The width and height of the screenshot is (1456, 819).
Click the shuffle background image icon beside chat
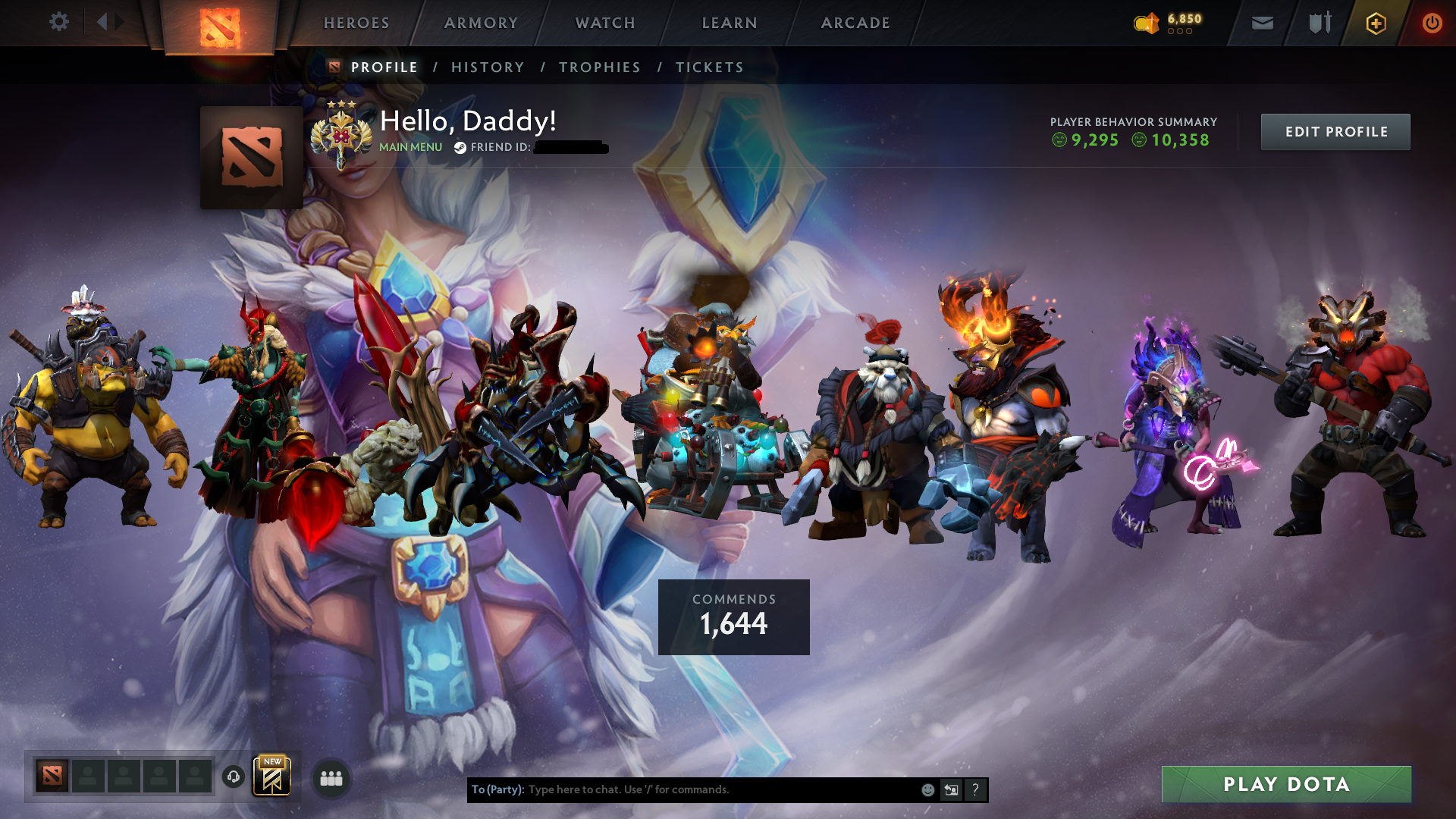pos(950,789)
